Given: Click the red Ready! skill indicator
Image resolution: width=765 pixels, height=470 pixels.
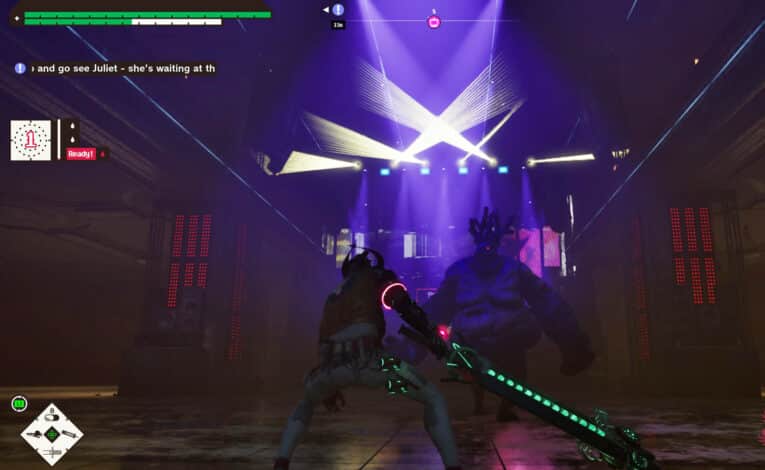Looking at the screenshot, I should click(x=80, y=154).
